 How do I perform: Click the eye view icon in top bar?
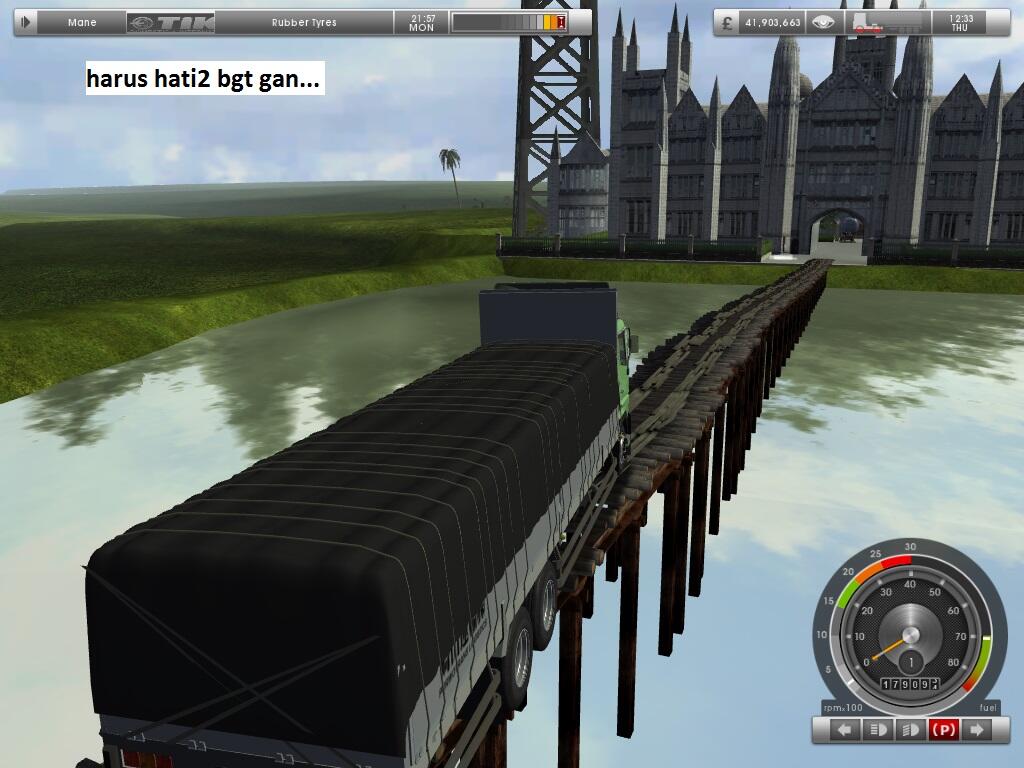[823, 22]
